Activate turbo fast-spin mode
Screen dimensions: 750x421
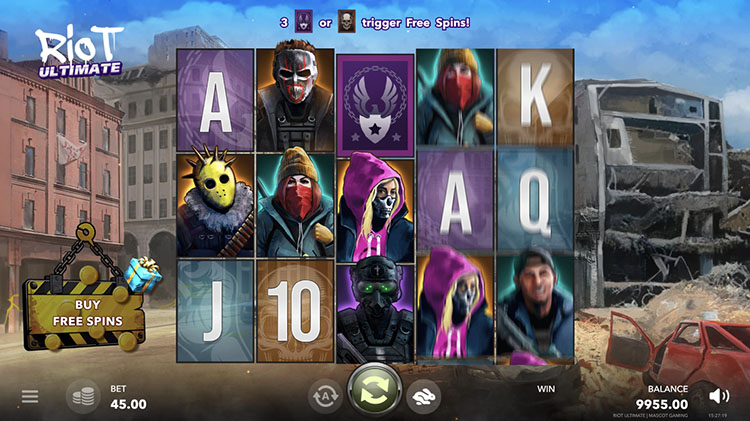tap(424, 397)
